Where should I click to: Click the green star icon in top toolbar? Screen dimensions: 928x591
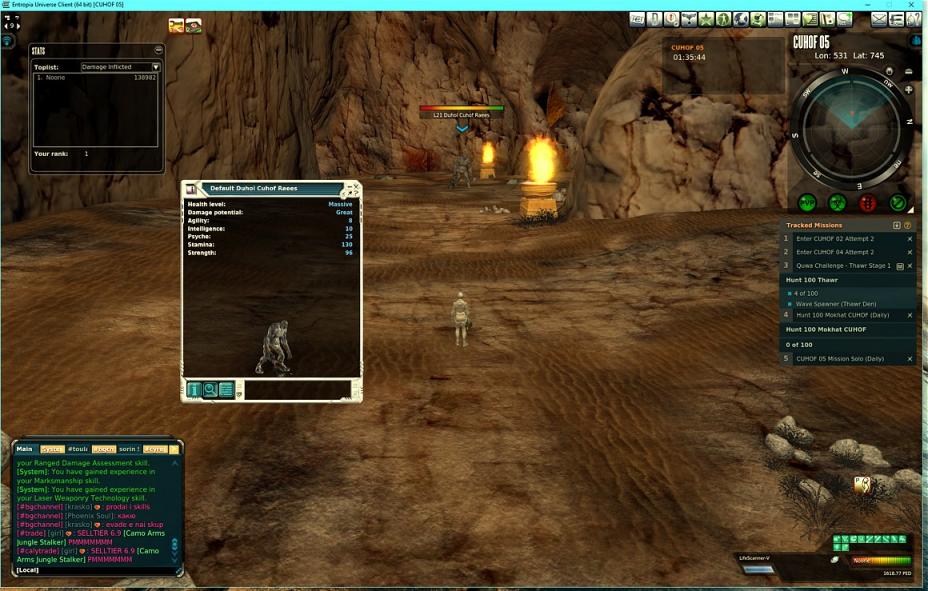[706, 19]
